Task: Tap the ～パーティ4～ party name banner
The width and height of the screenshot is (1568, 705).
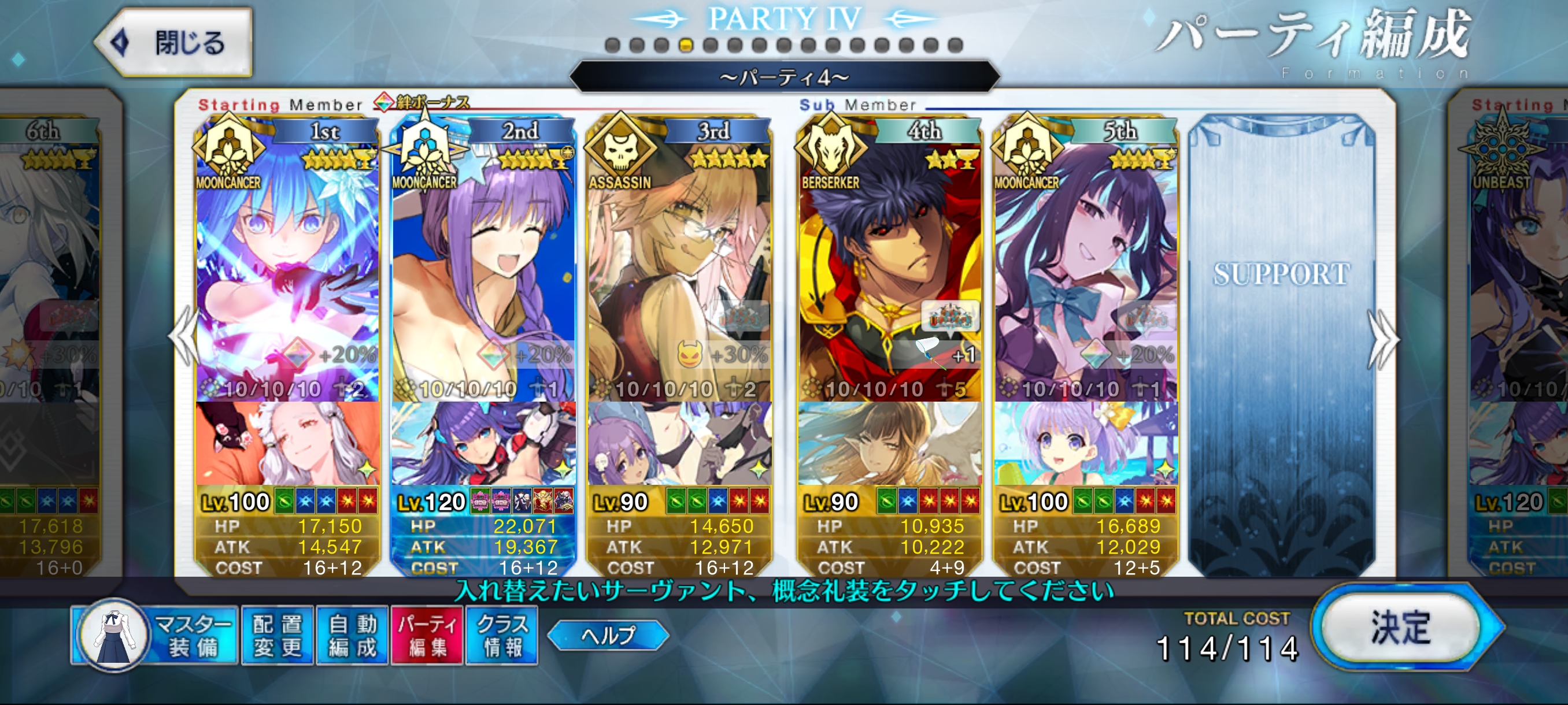Action: pos(784,77)
